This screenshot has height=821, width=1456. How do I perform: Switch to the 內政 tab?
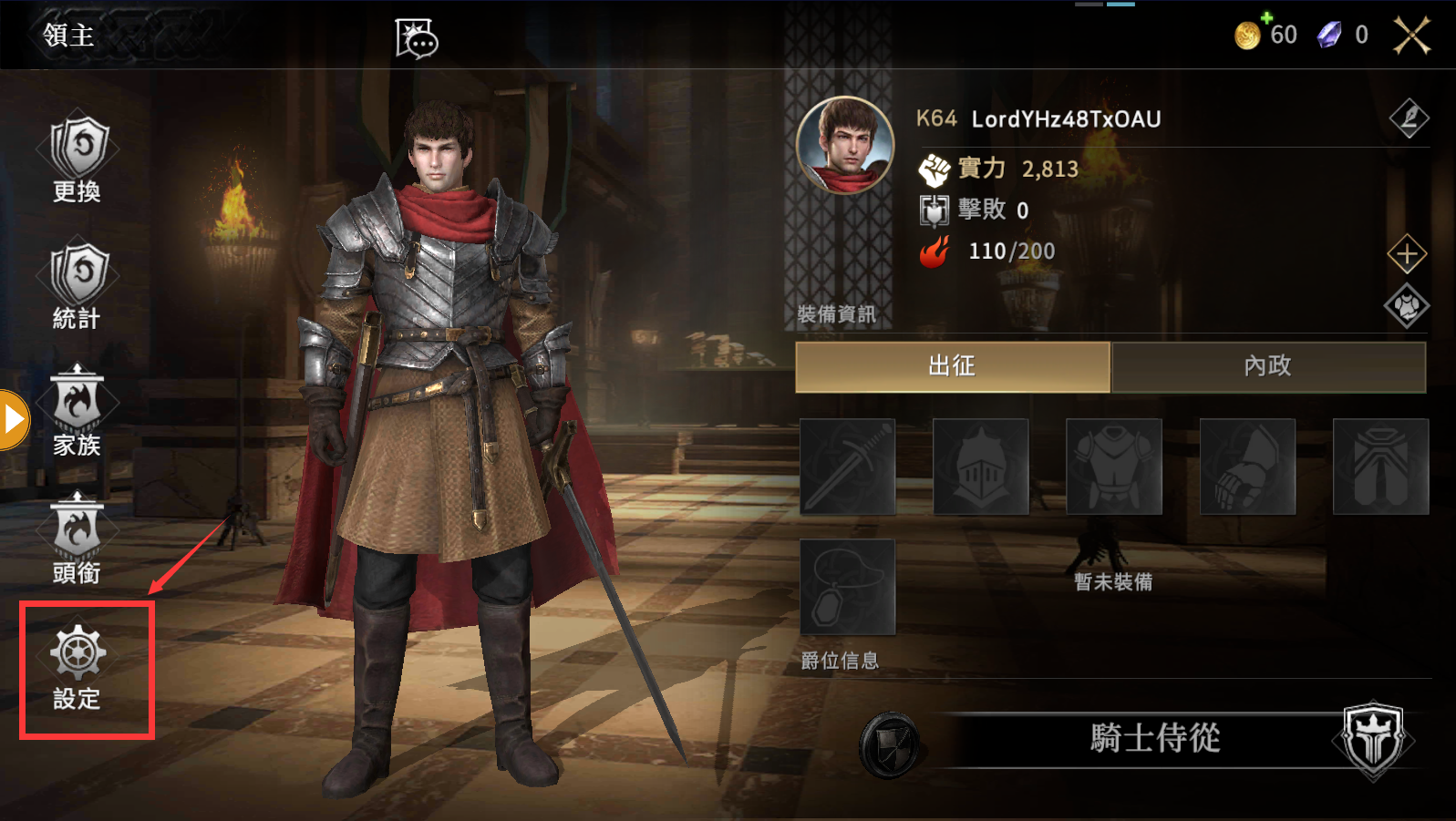1268,366
